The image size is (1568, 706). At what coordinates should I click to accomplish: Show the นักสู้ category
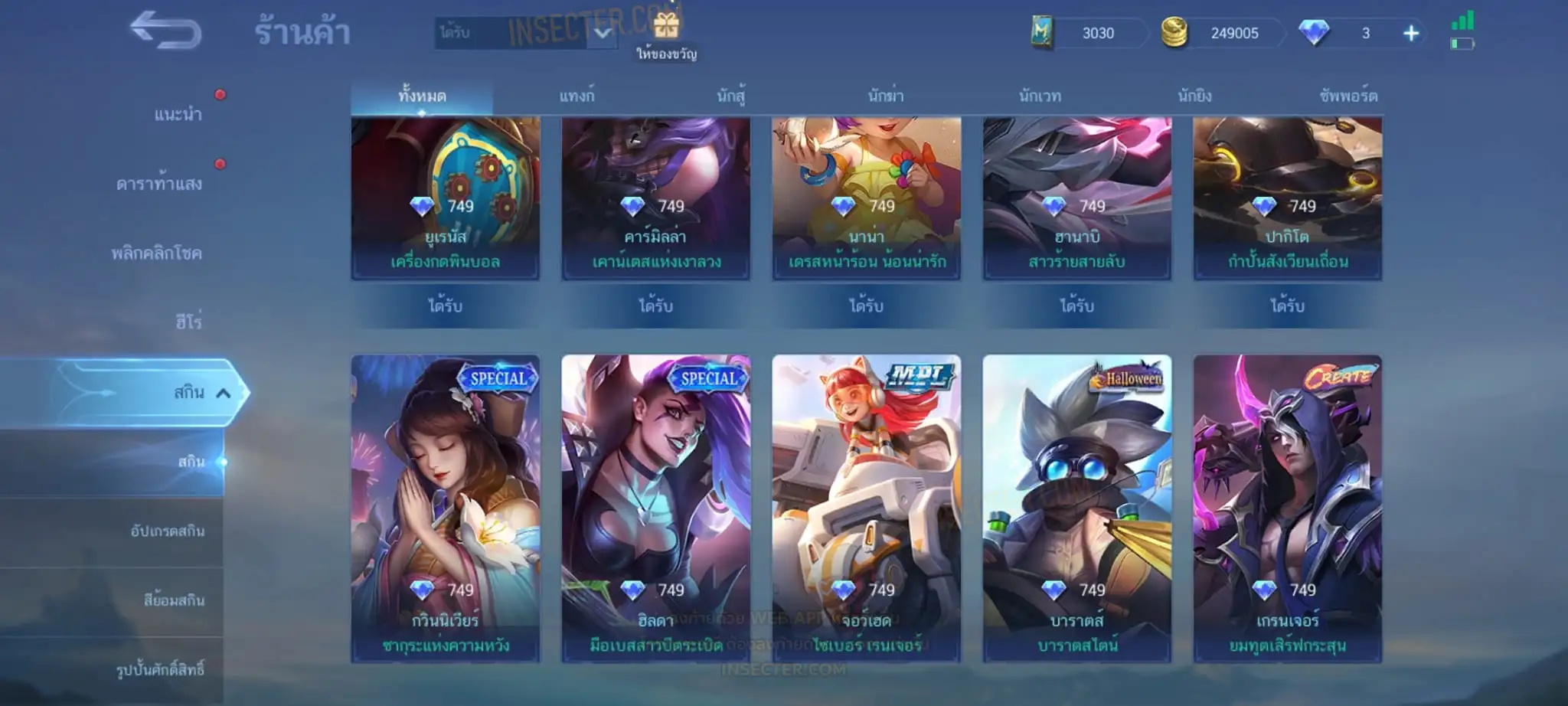(731, 96)
